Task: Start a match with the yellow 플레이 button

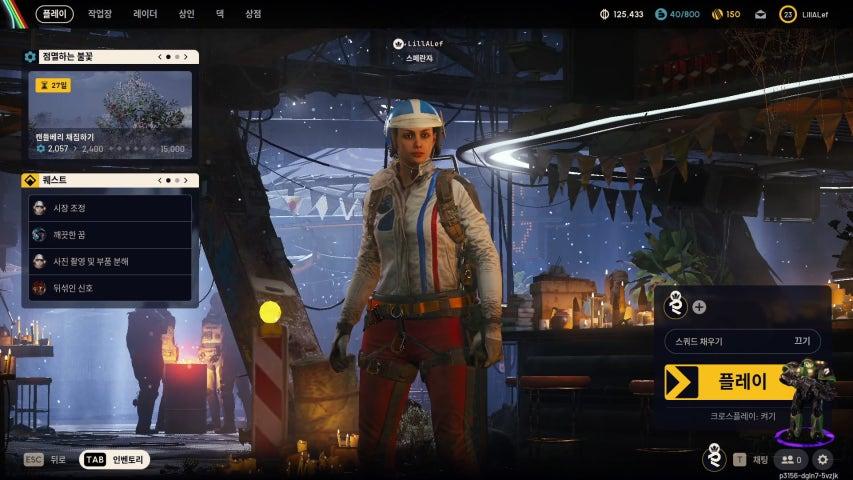Action: click(x=730, y=381)
